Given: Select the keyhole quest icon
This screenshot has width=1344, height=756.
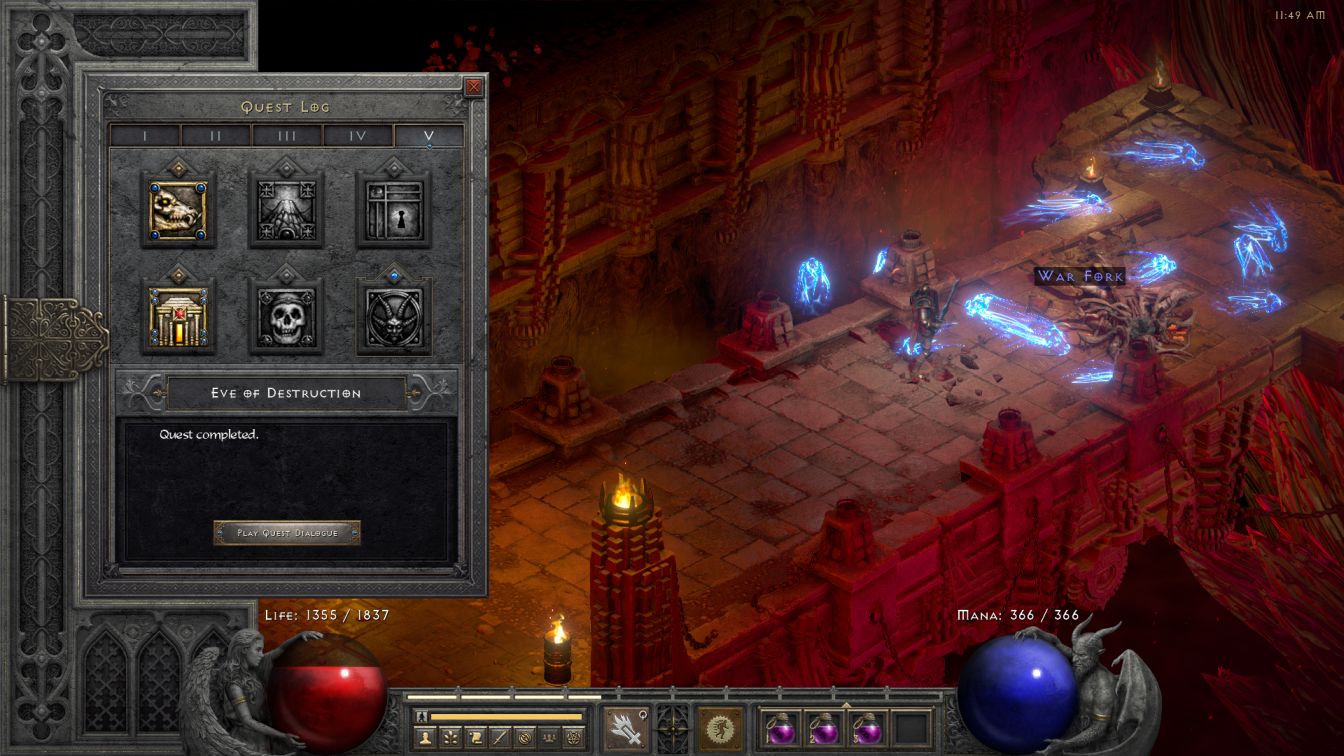Looking at the screenshot, I should (394, 210).
